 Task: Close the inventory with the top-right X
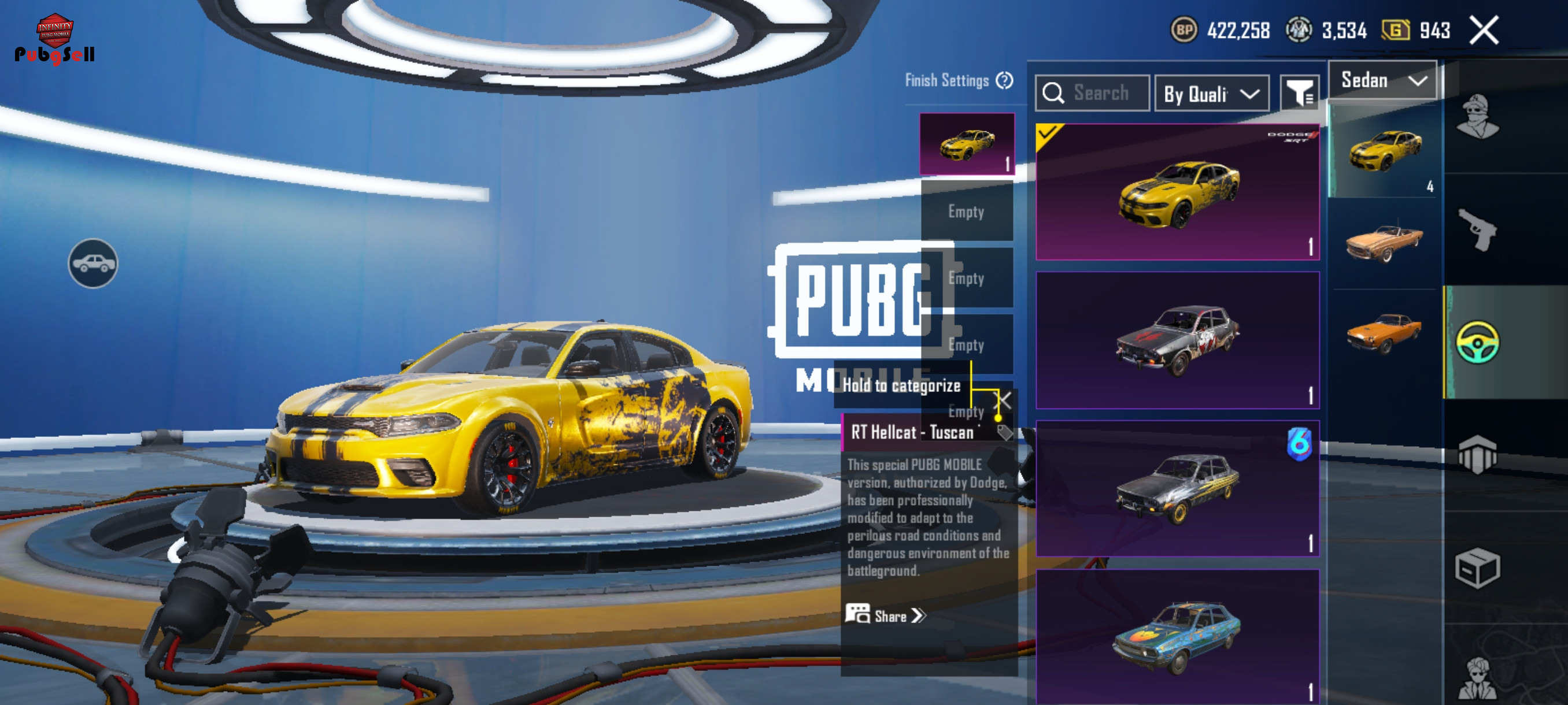pyautogui.click(x=1484, y=31)
